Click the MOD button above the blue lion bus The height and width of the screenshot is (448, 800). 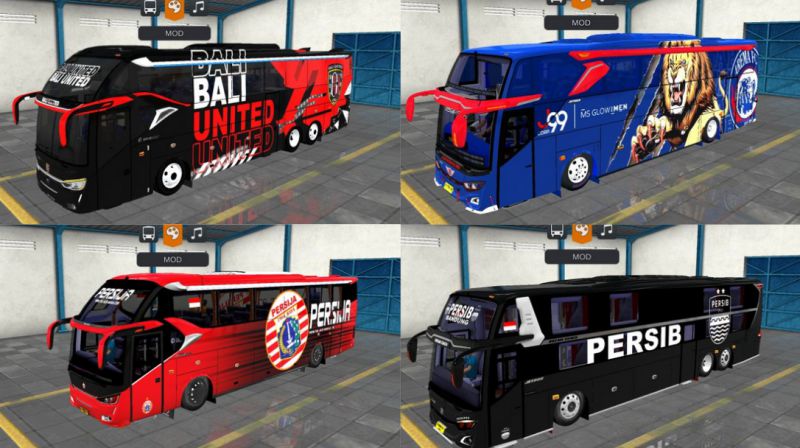[x=581, y=22]
